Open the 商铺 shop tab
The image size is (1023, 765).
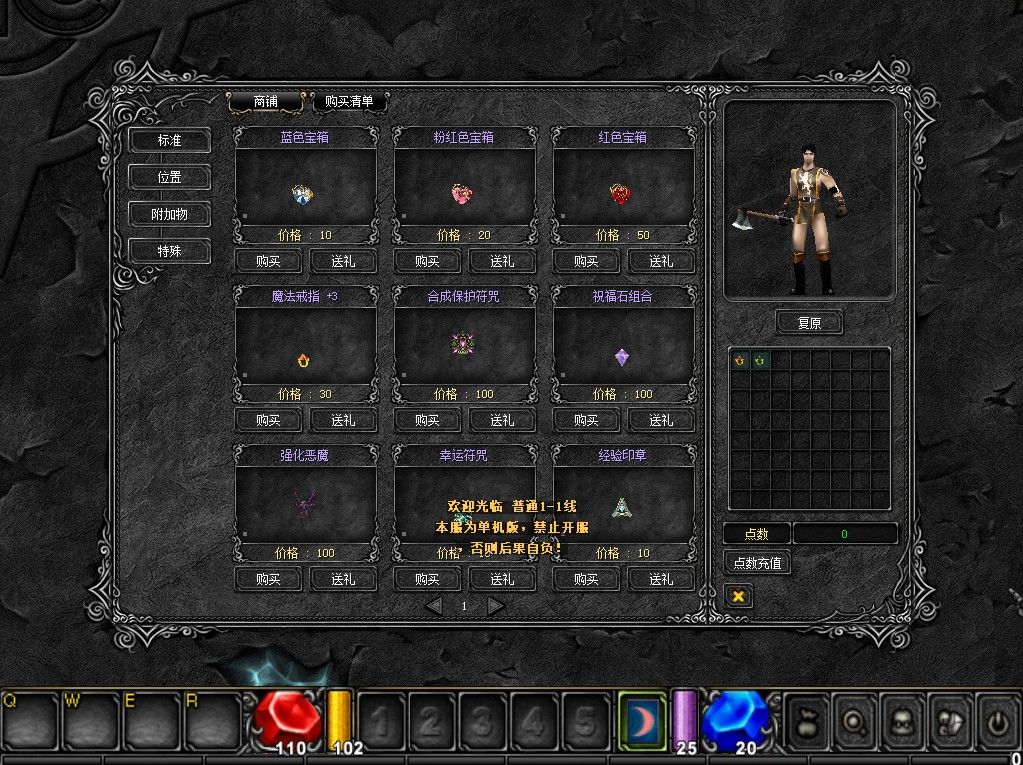coord(265,101)
